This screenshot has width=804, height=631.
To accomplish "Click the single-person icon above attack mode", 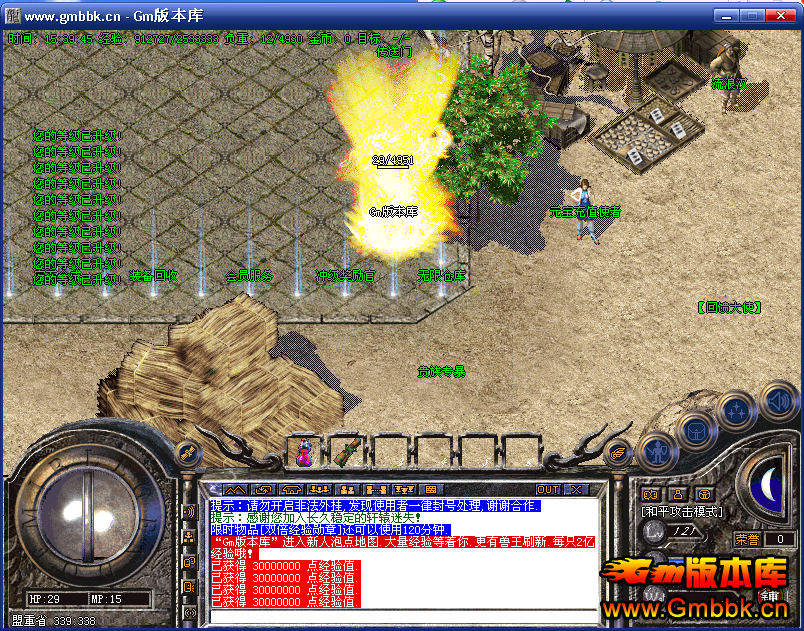I will point(677,494).
